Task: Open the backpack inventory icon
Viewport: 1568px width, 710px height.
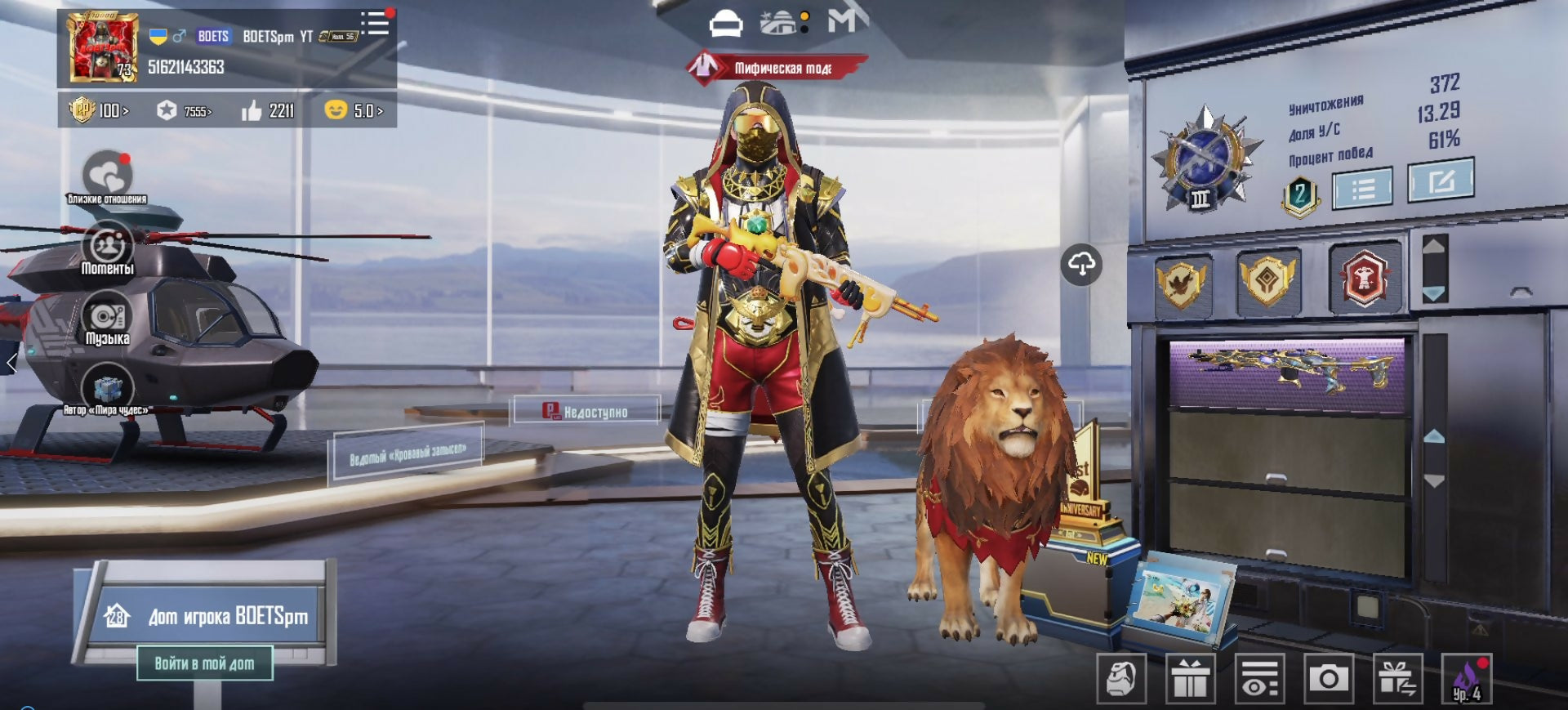Action: tap(1120, 678)
